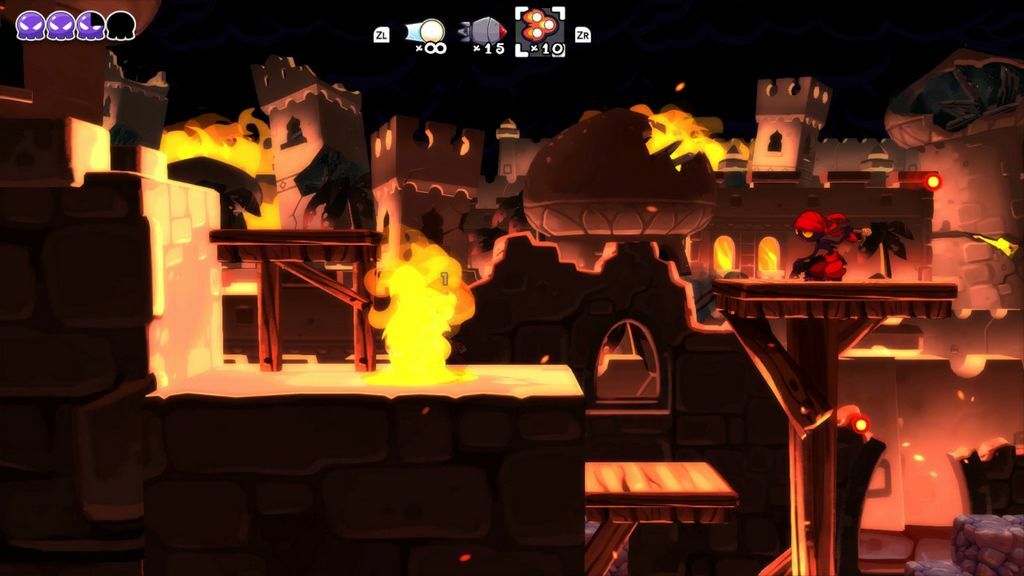The height and width of the screenshot is (576, 1024).
Task: Switch to the gray rocket weapon
Action: [x=484, y=32]
